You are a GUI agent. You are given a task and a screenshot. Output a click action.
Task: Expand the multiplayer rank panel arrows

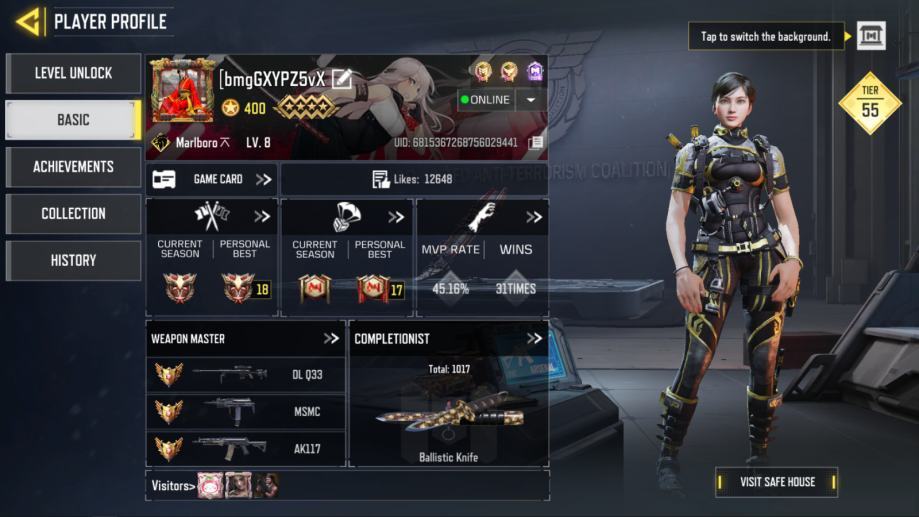[x=262, y=216]
